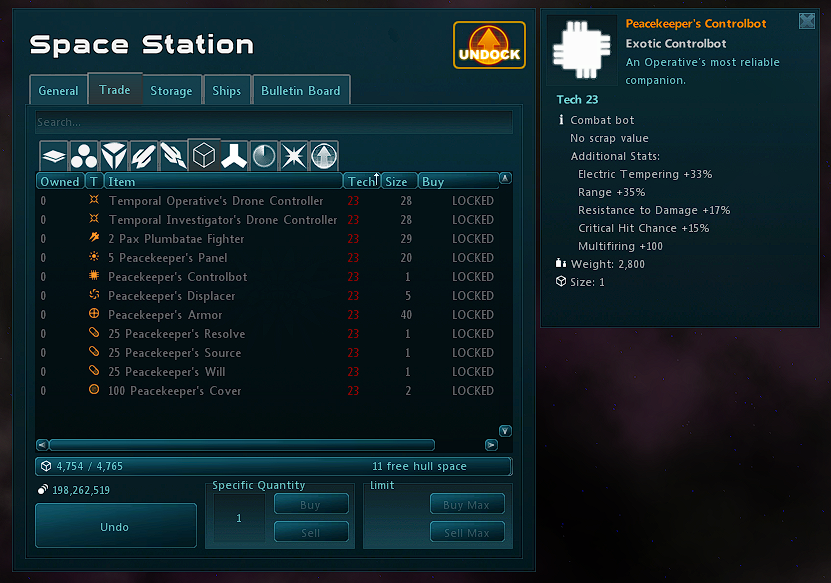
Task: Select the cube category filter icon
Action: coord(204,156)
